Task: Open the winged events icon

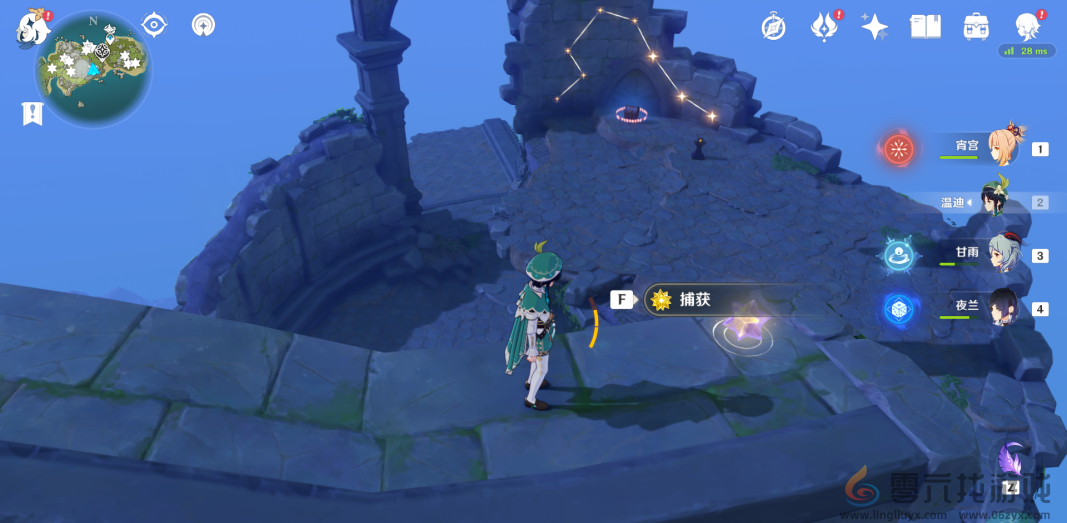Action: (x=823, y=27)
